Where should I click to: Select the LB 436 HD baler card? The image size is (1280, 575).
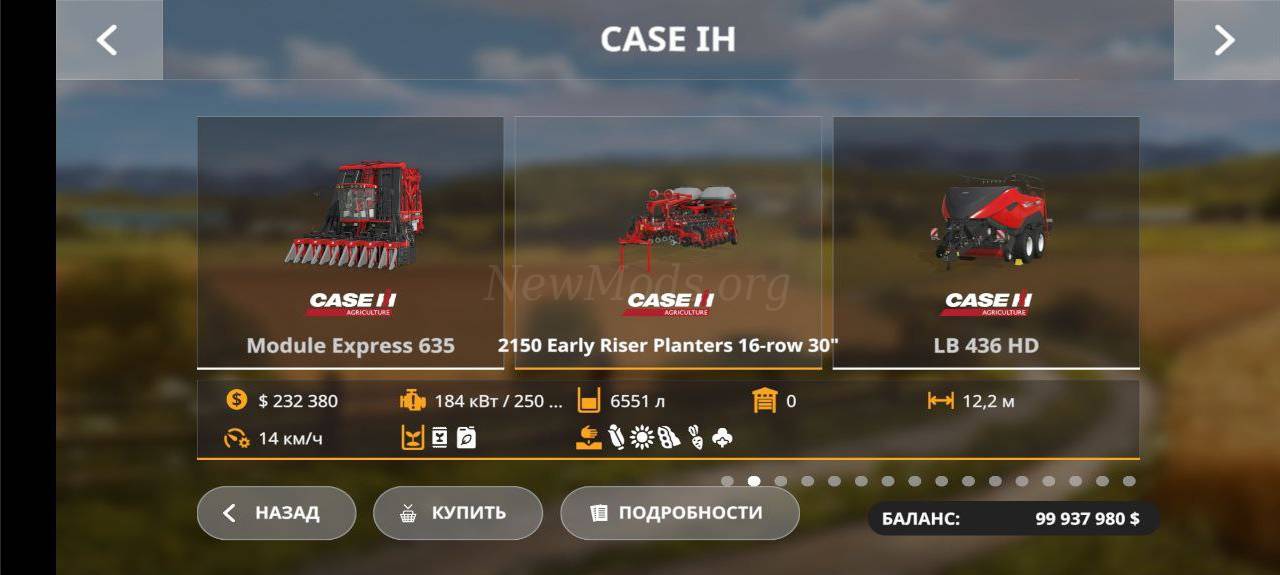[x=986, y=243]
